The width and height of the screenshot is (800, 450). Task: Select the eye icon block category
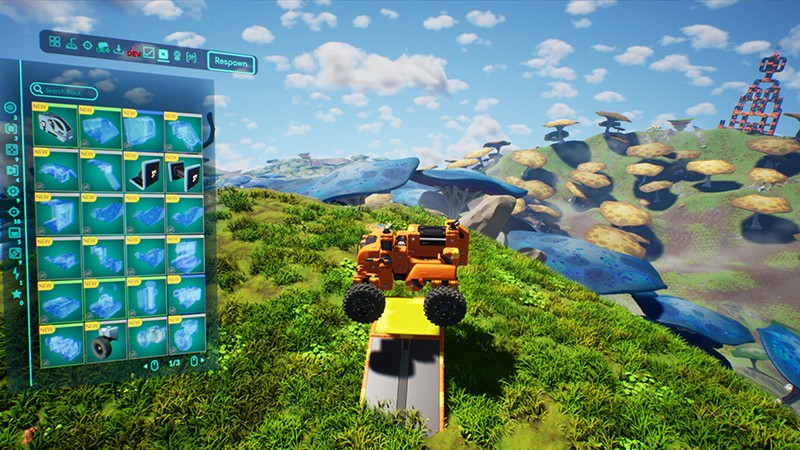(11, 108)
